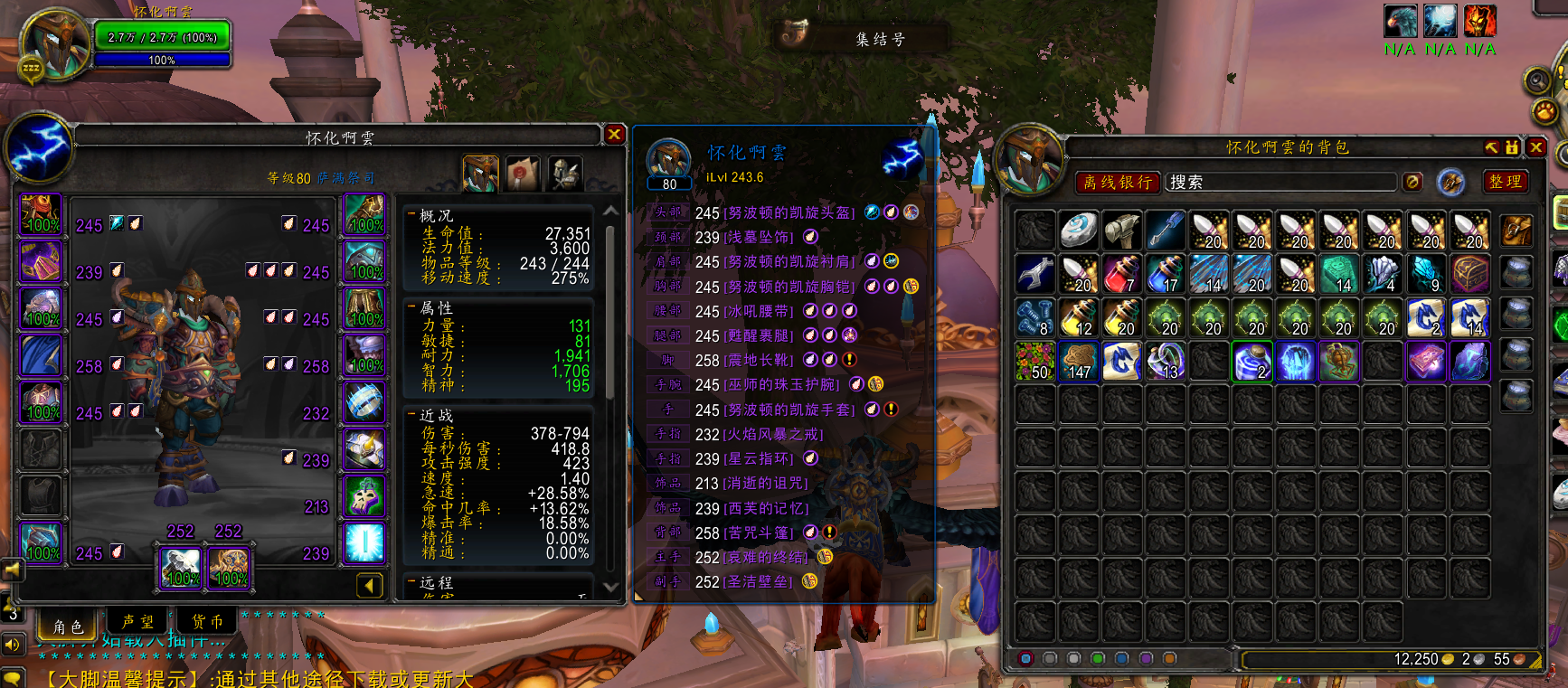This screenshot has height=688, width=1568.
Task: Click the 搜索 bag search box
Action: click(1280, 182)
